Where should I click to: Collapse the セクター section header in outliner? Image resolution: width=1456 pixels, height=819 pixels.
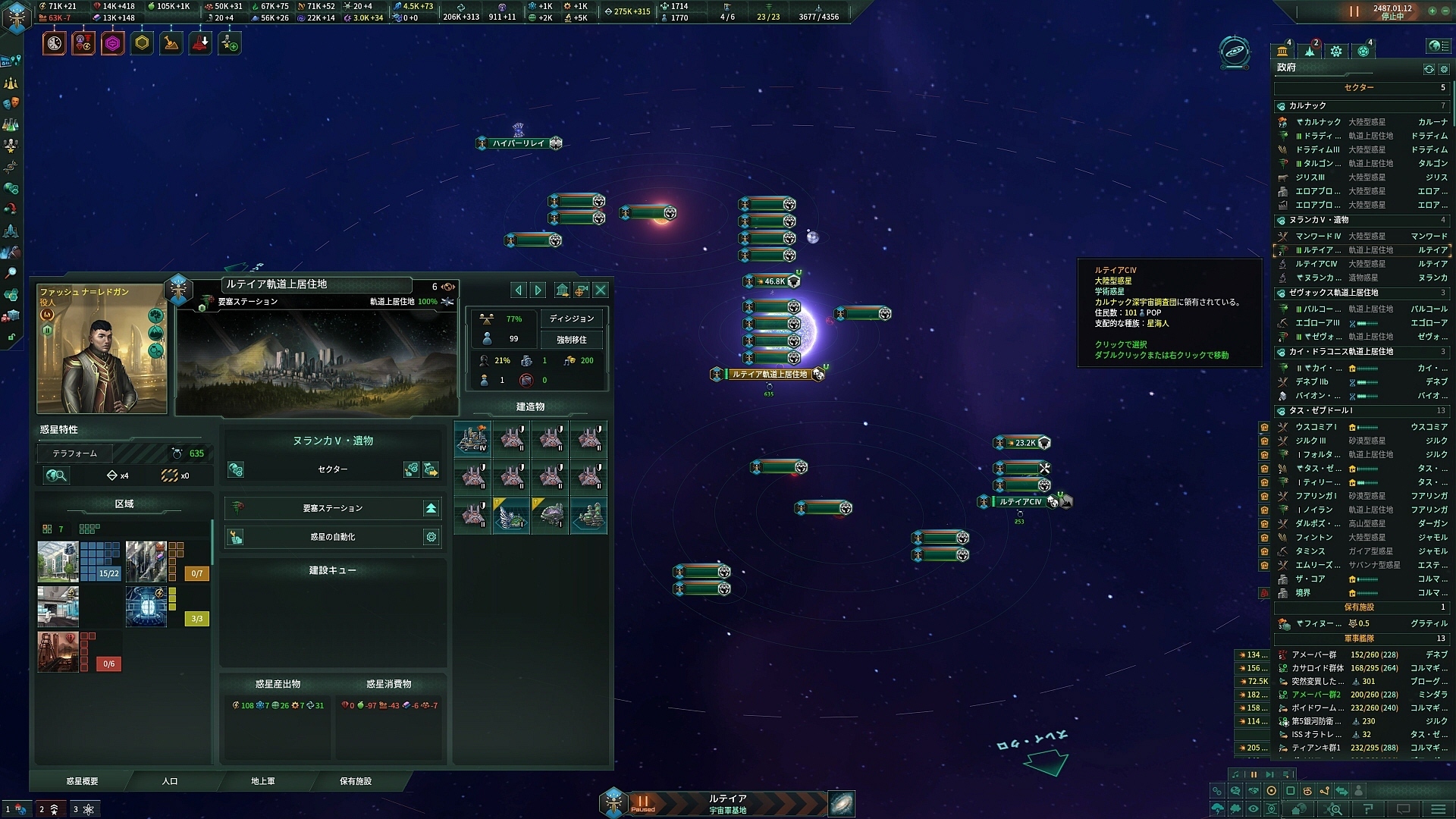tap(1359, 88)
